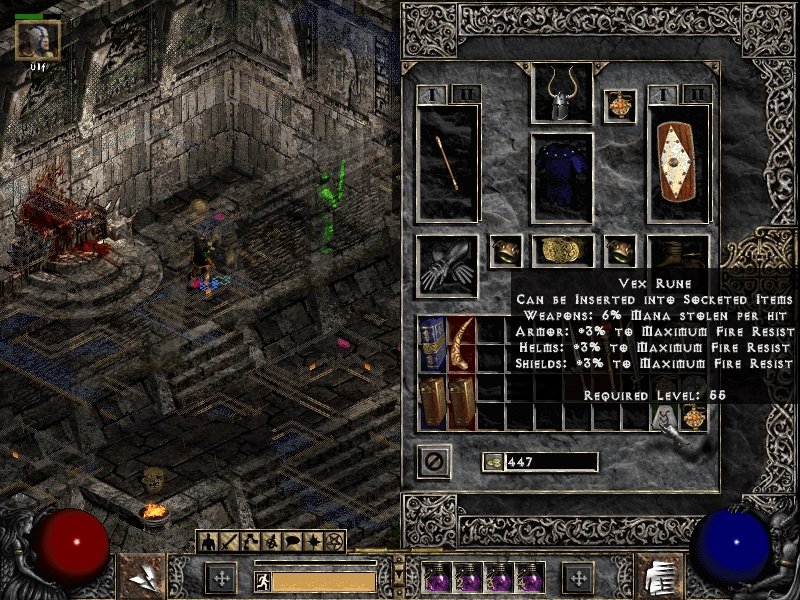Viewport: 800px width, 600px height.
Task: Pick up the curved horn item
Action: 462,345
